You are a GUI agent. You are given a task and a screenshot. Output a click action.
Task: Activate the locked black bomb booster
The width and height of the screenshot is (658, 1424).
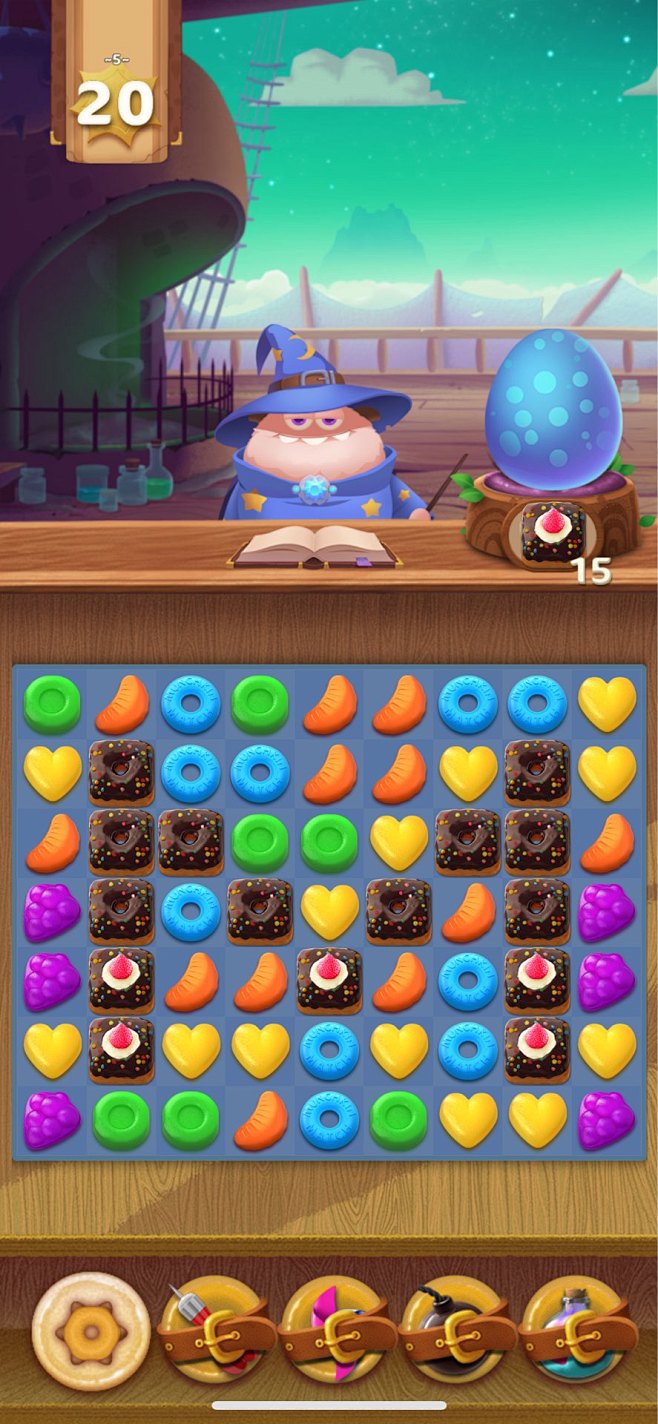click(458, 1332)
